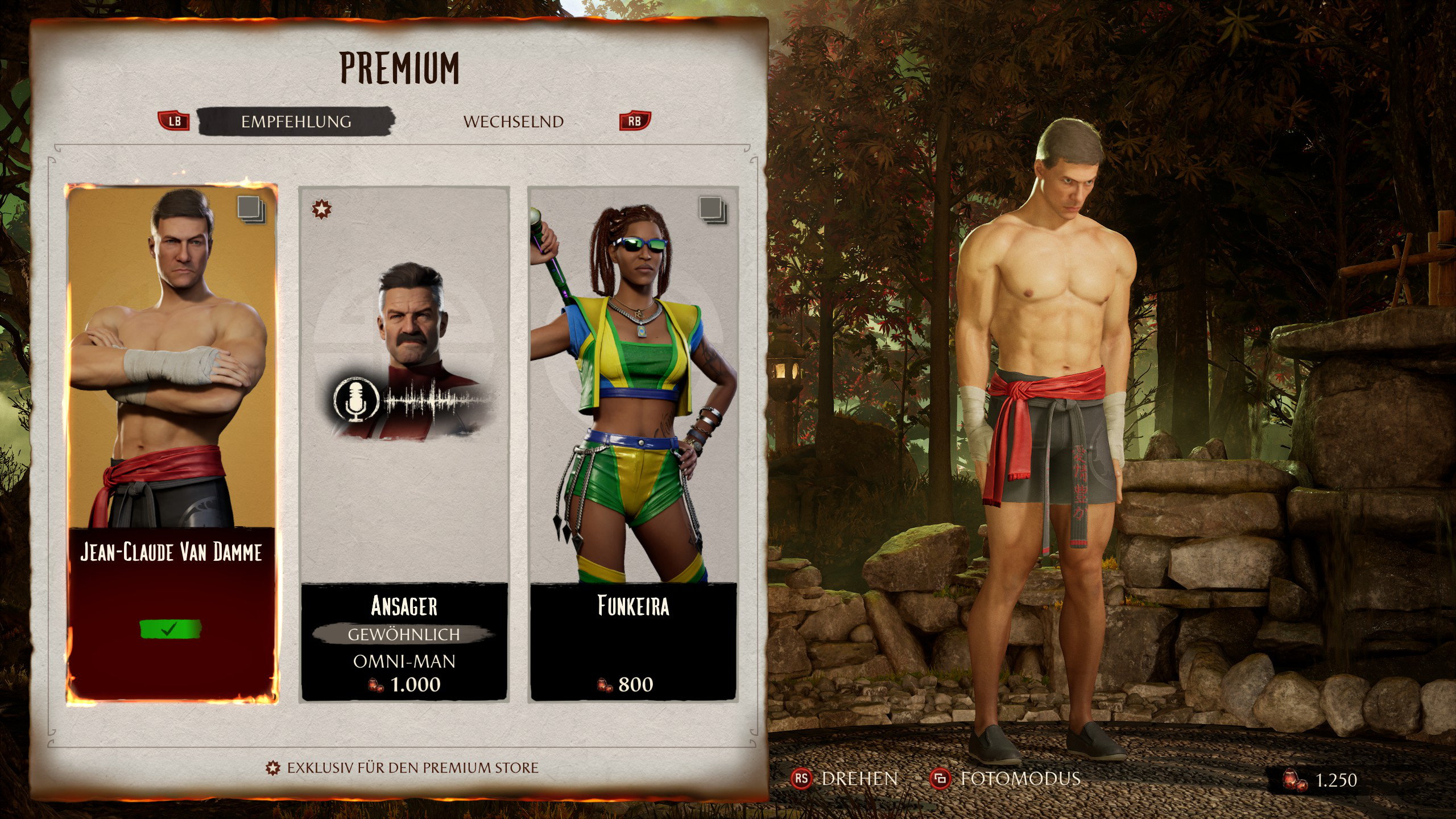The width and height of the screenshot is (1456, 819).
Task: Open the Wechselnd tab
Action: pyautogui.click(x=513, y=122)
